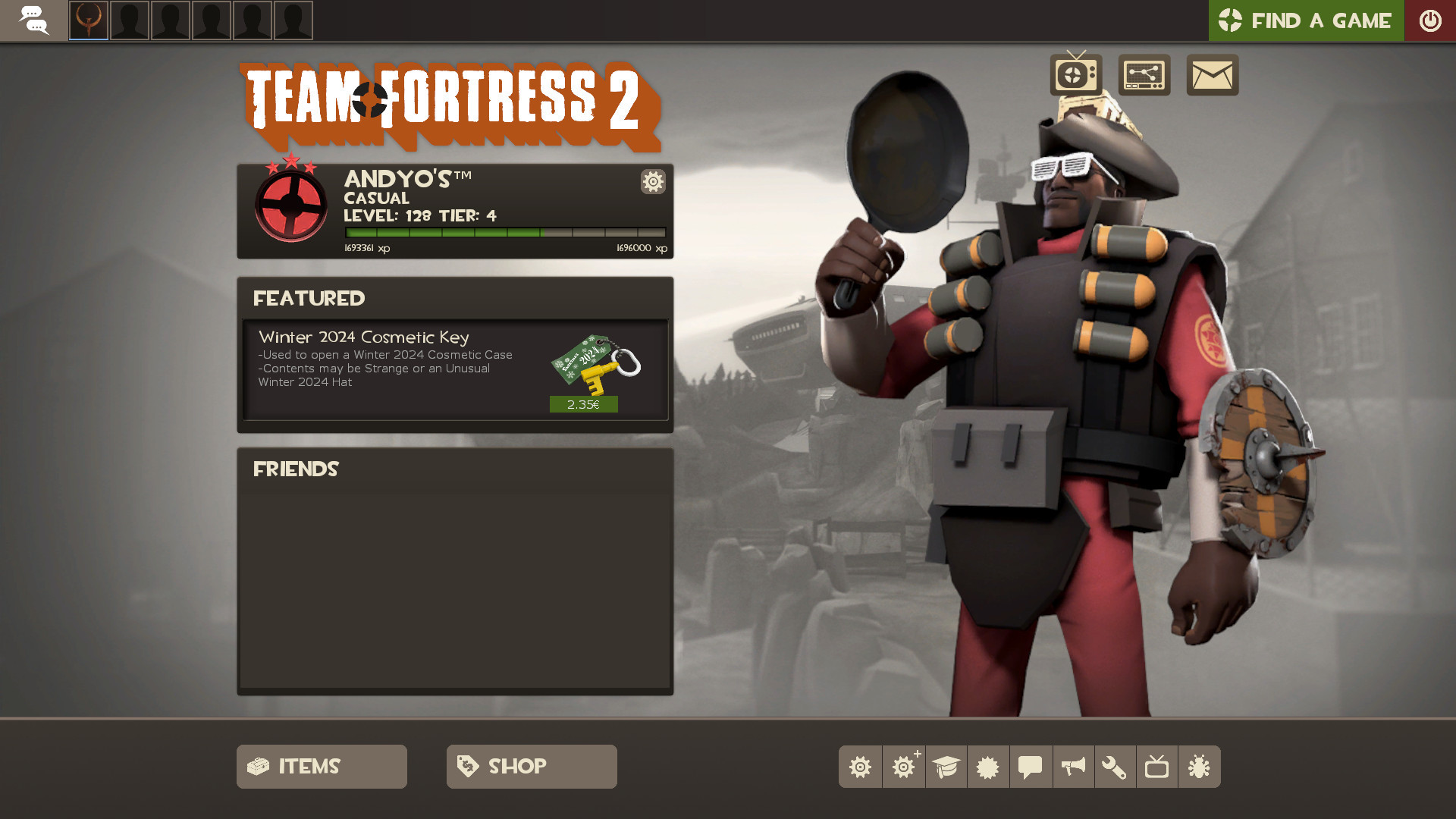
Task: Select the Quake player avatar slot
Action: (x=88, y=20)
